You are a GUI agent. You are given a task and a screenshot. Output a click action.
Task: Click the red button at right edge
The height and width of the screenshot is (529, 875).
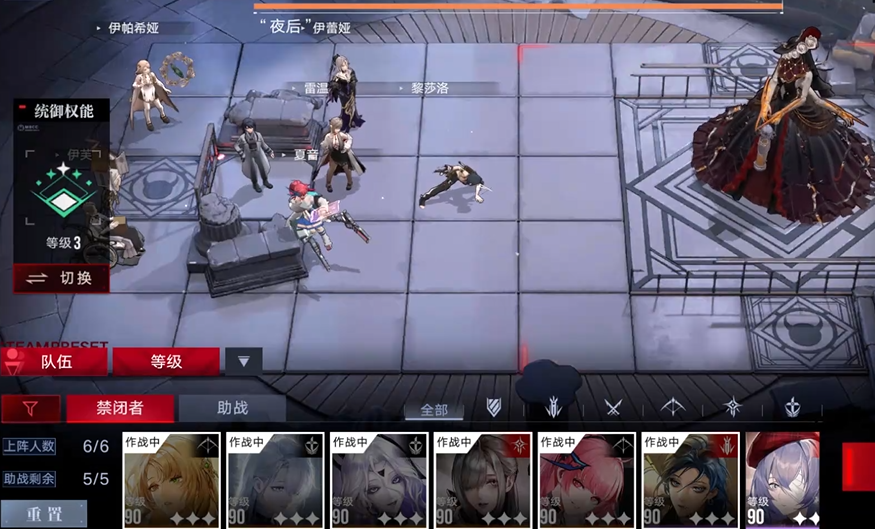859,466
